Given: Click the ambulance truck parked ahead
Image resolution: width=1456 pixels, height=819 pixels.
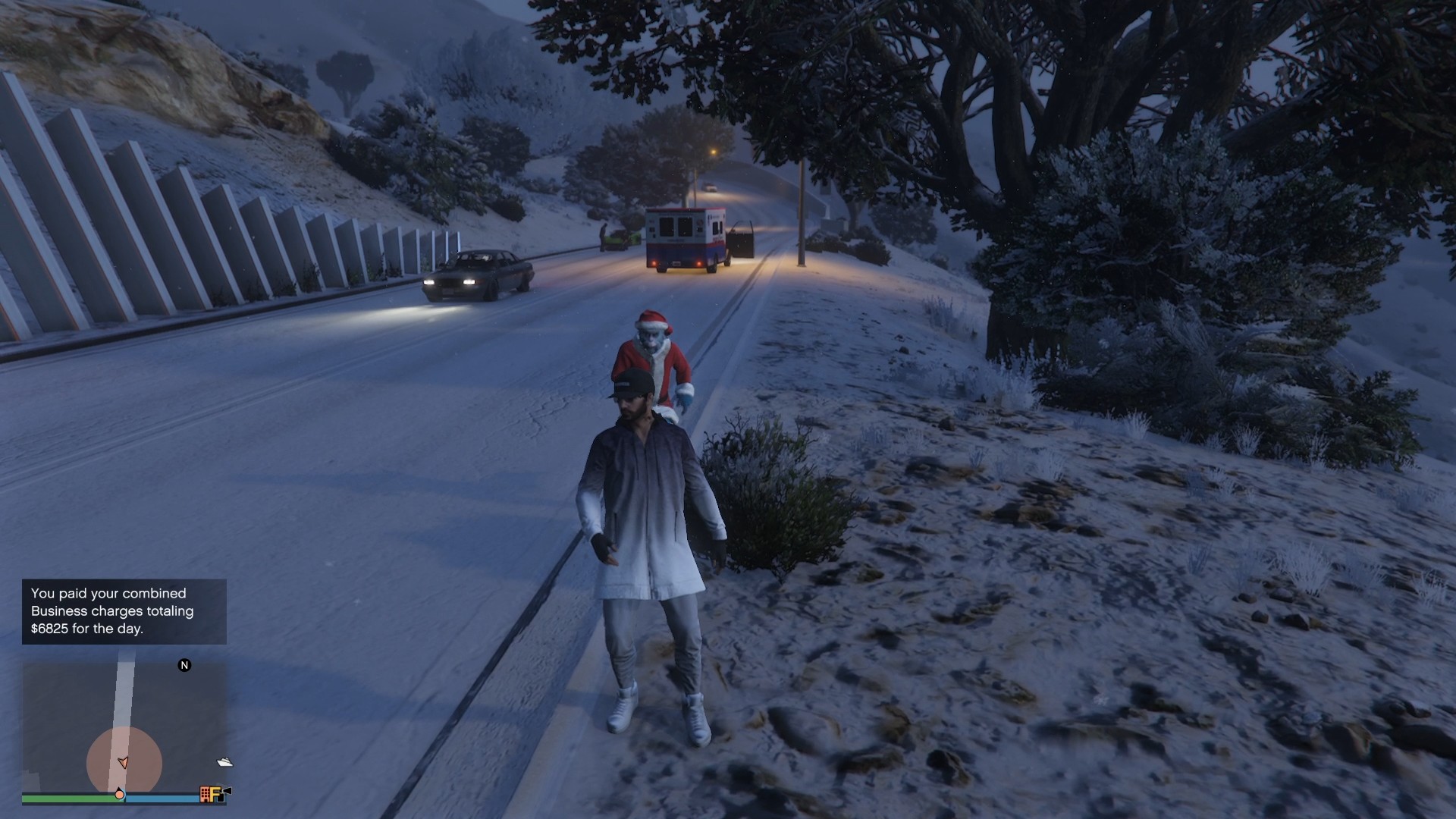Looking at the screenshot, I should pos(682,235).
